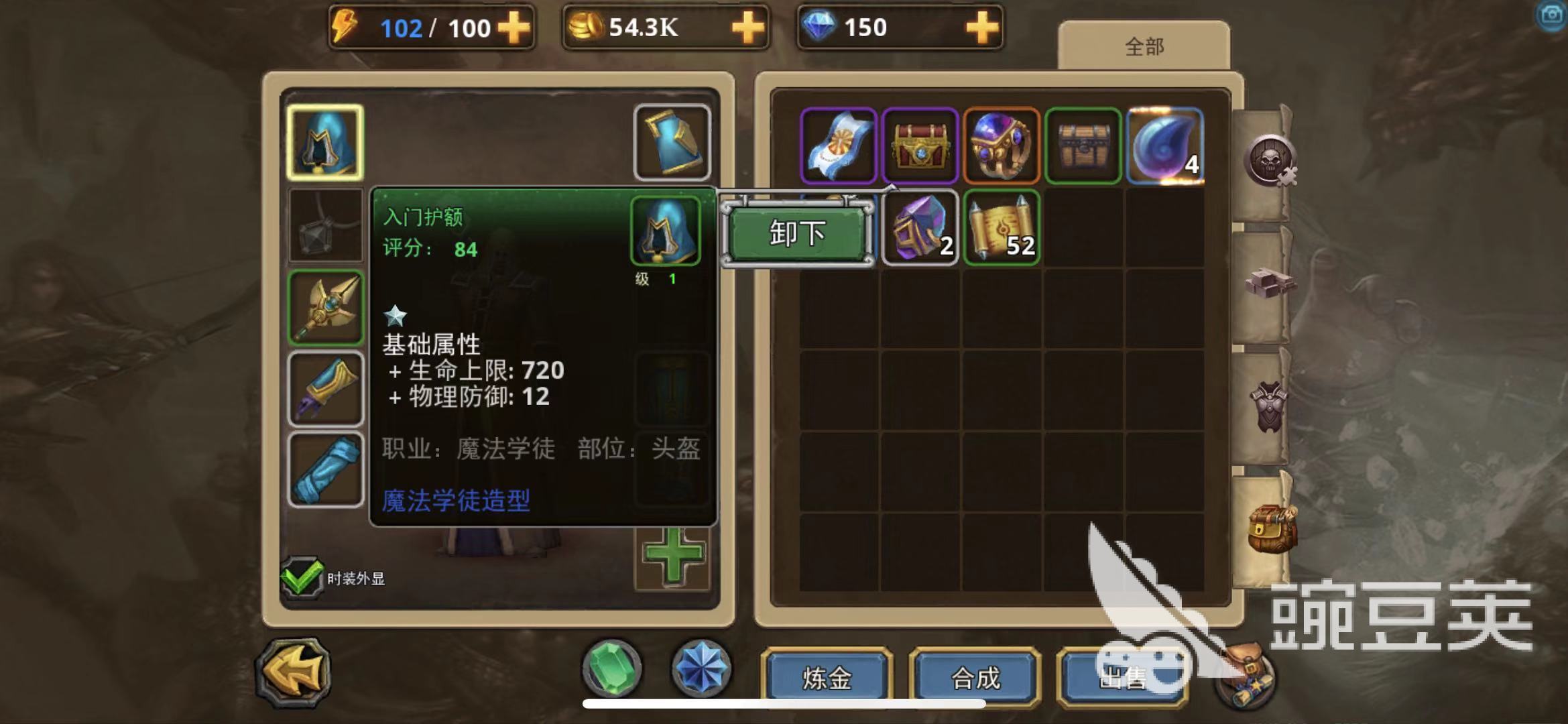Open the 炼金 alchemy function

click(x=827, y=678)
